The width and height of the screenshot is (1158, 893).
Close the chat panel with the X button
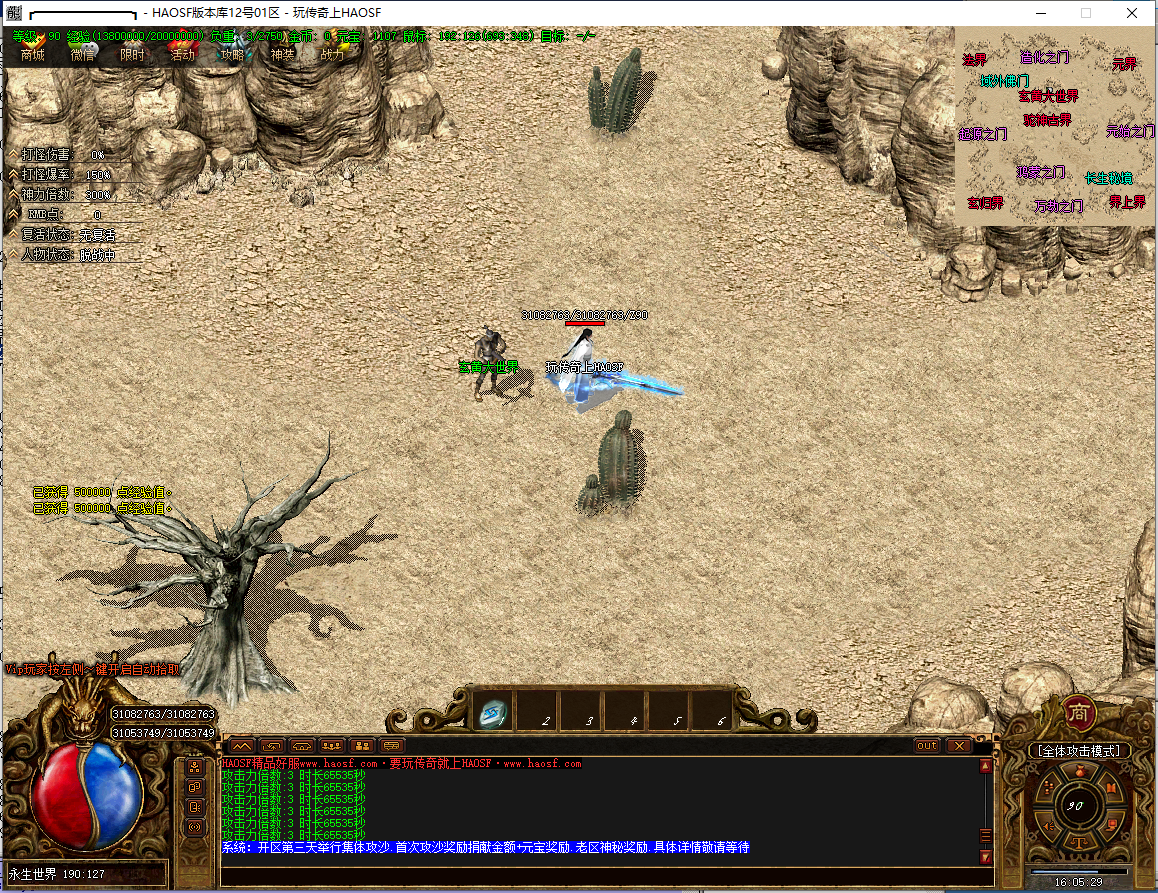958,746
